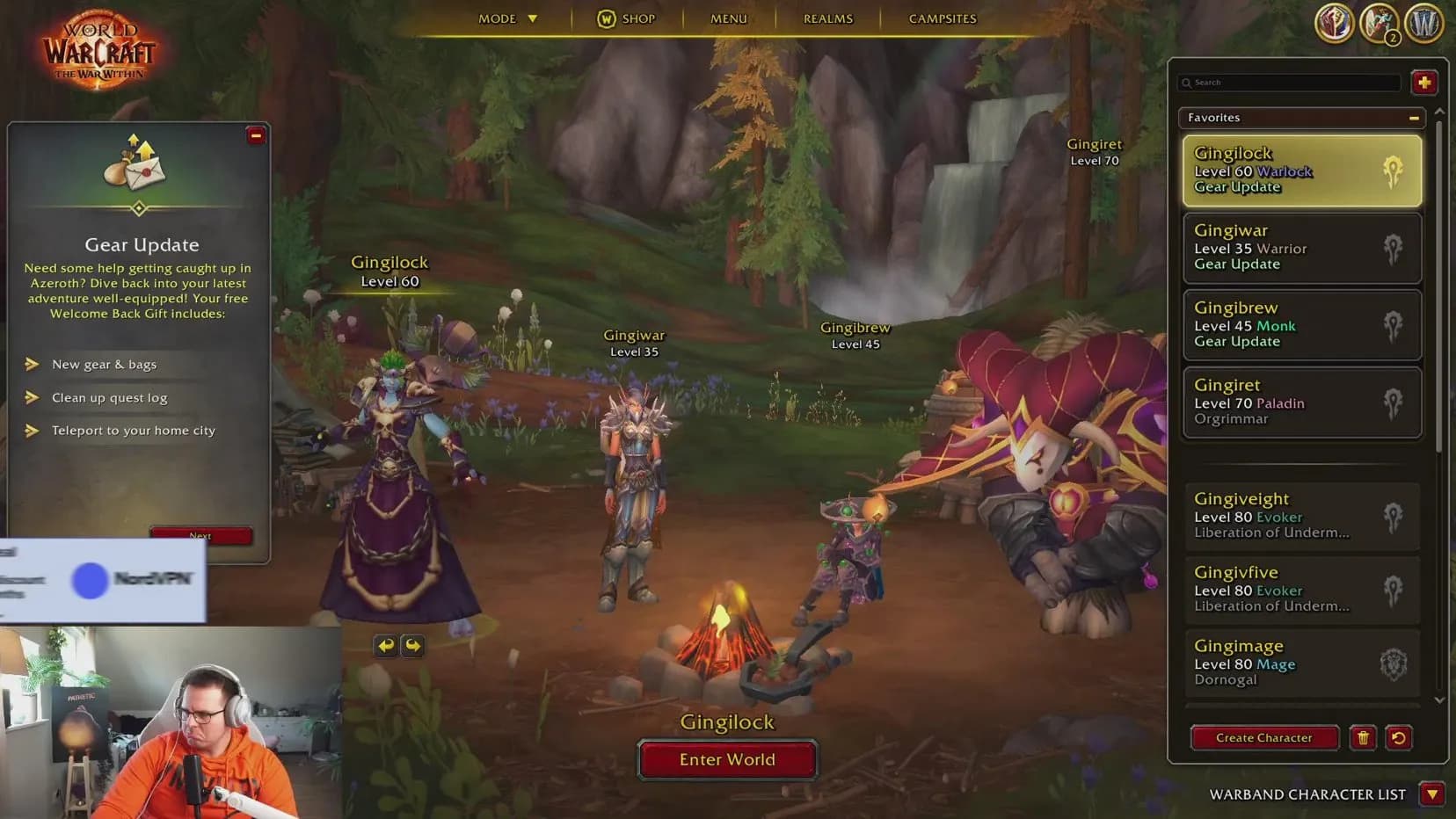Open the Campsites screen
The height and width of the screenshot is (819, 1456).
[x=943, y=18]
